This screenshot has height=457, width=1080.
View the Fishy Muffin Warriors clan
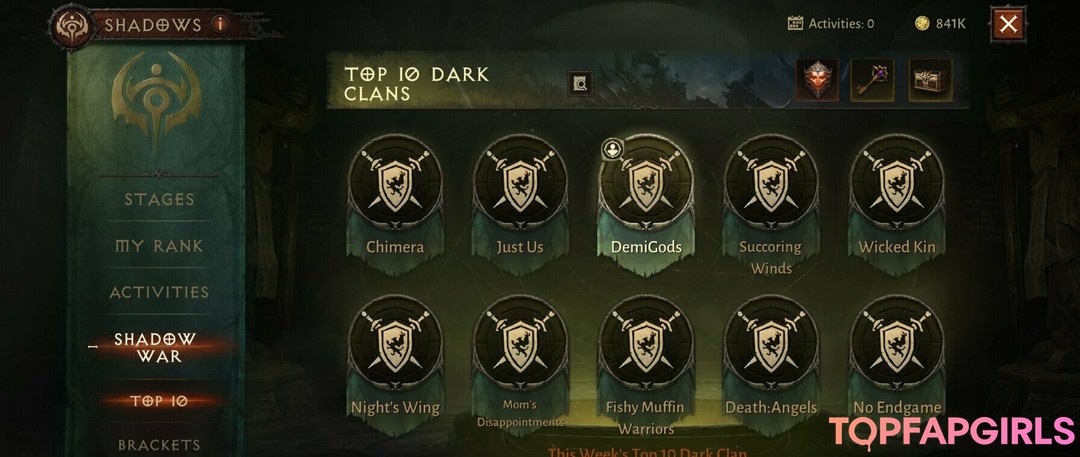tap(646, 346)
